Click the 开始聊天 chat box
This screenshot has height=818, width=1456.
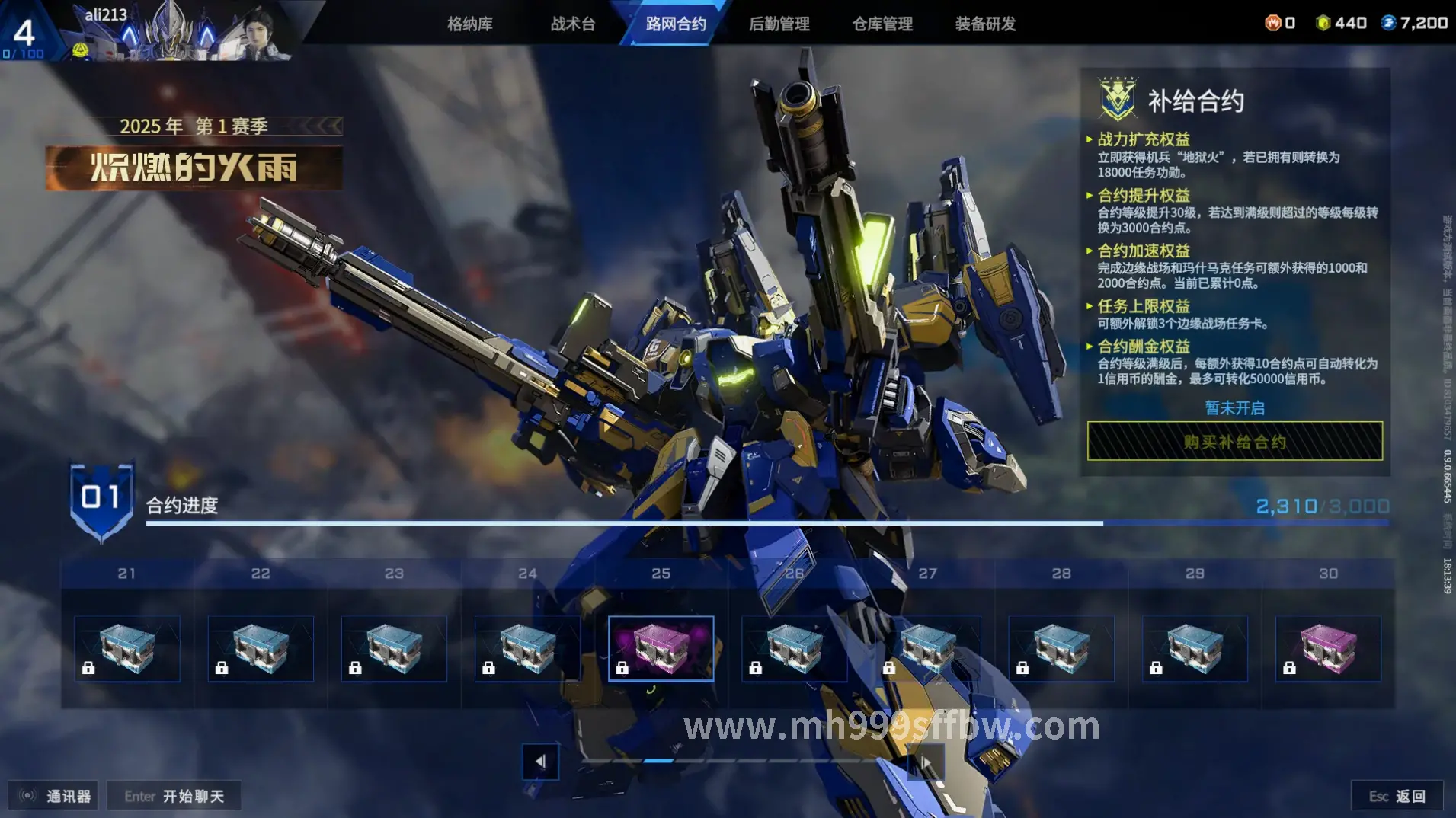tap(174, 796)
